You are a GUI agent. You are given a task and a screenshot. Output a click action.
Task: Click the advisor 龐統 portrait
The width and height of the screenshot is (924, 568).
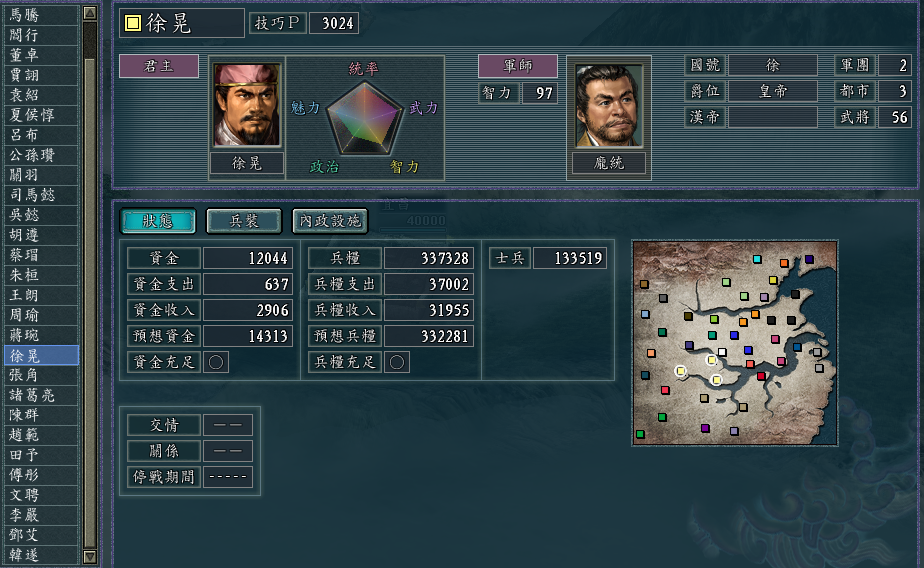click(x=609, y=105)
